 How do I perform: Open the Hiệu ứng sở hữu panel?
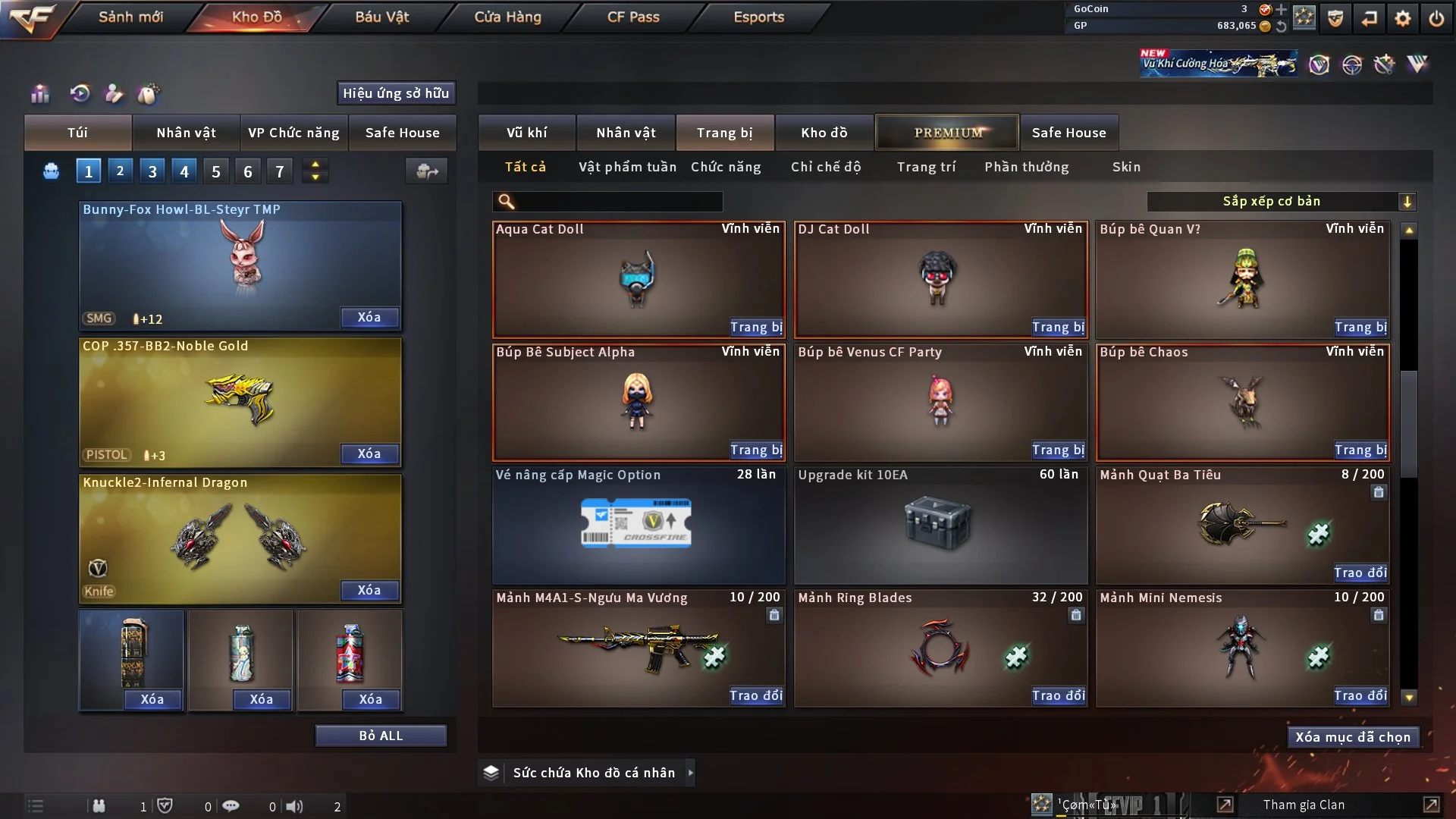tap(396, 93)
